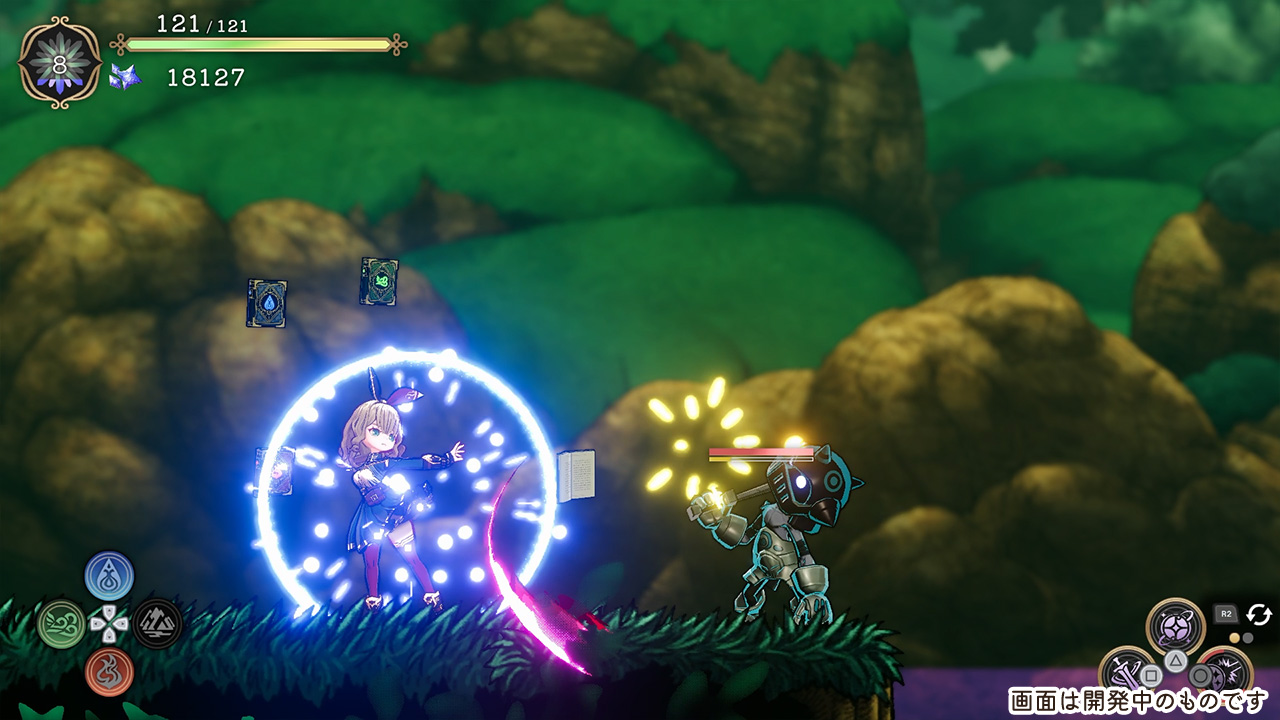Activate the purple orb magic skill
This screenshot has width=1280, height=720.
point(1175,627)
